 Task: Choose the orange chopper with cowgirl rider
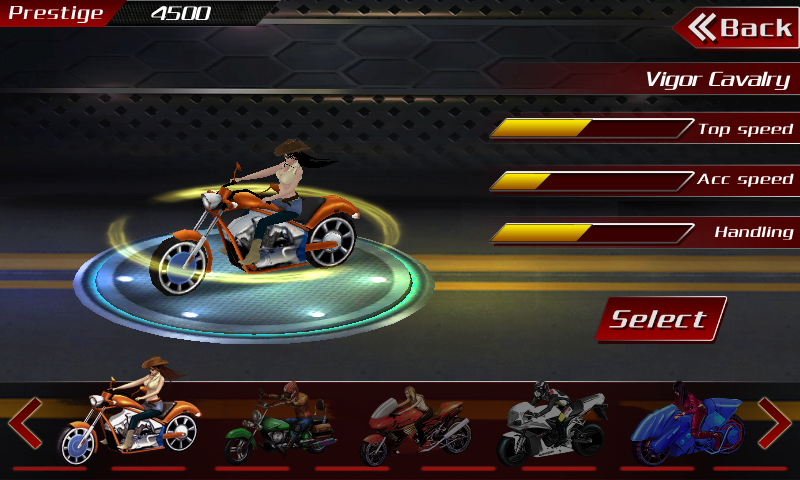click(x=132, y=419)
